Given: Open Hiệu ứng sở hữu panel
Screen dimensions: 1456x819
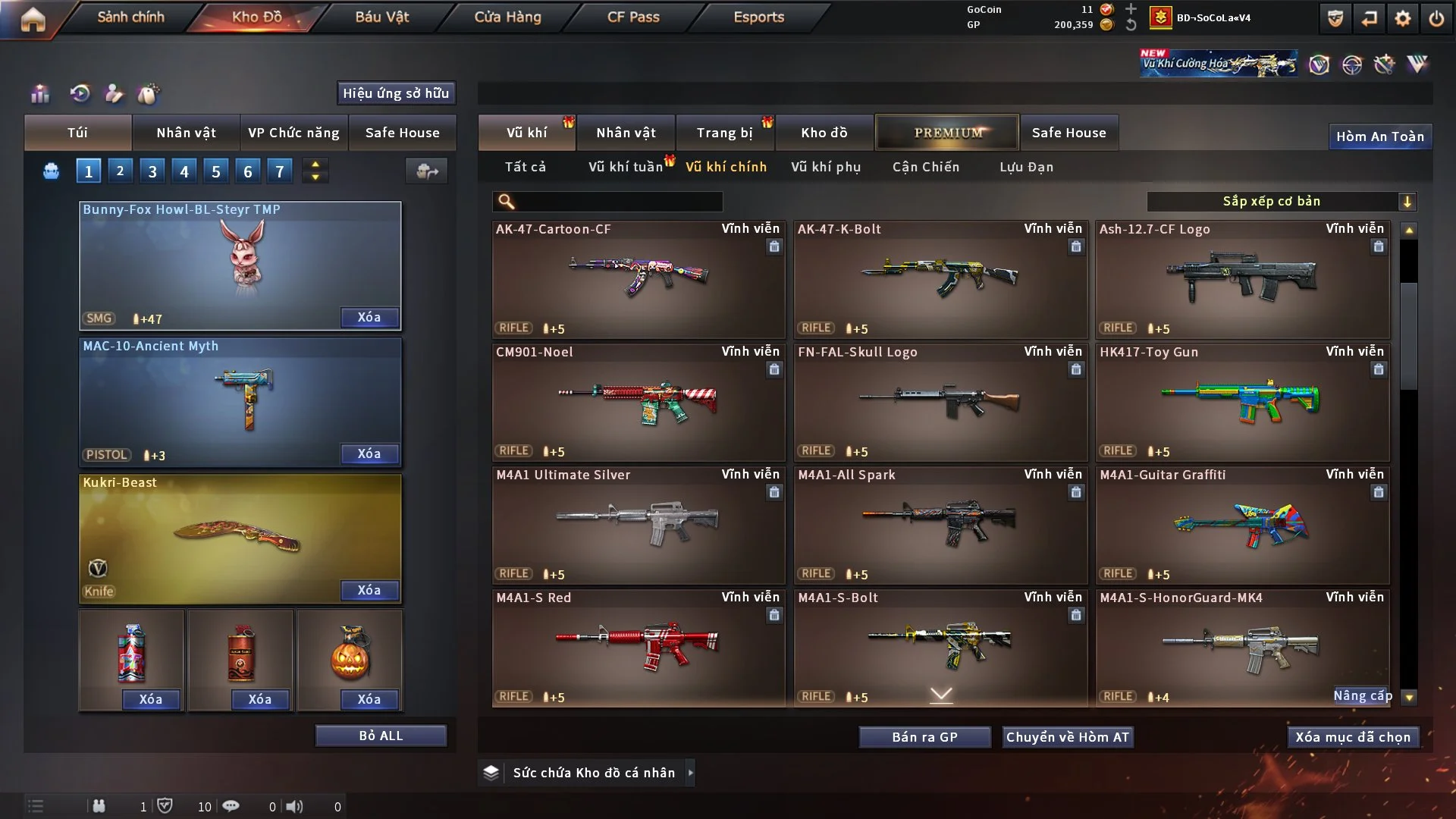Looking at the screenshot, I should (x=396, y=93).
